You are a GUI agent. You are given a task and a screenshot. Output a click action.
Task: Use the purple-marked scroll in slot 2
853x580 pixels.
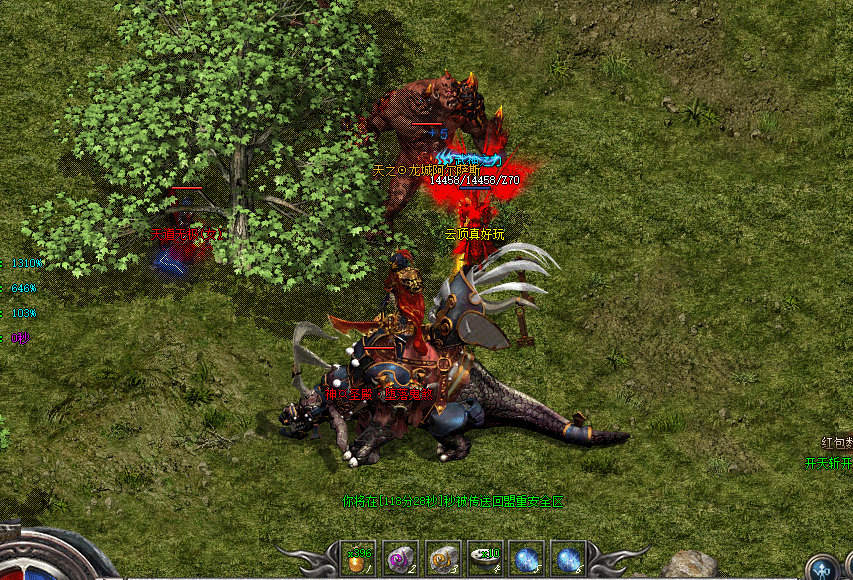pos(400,559)
